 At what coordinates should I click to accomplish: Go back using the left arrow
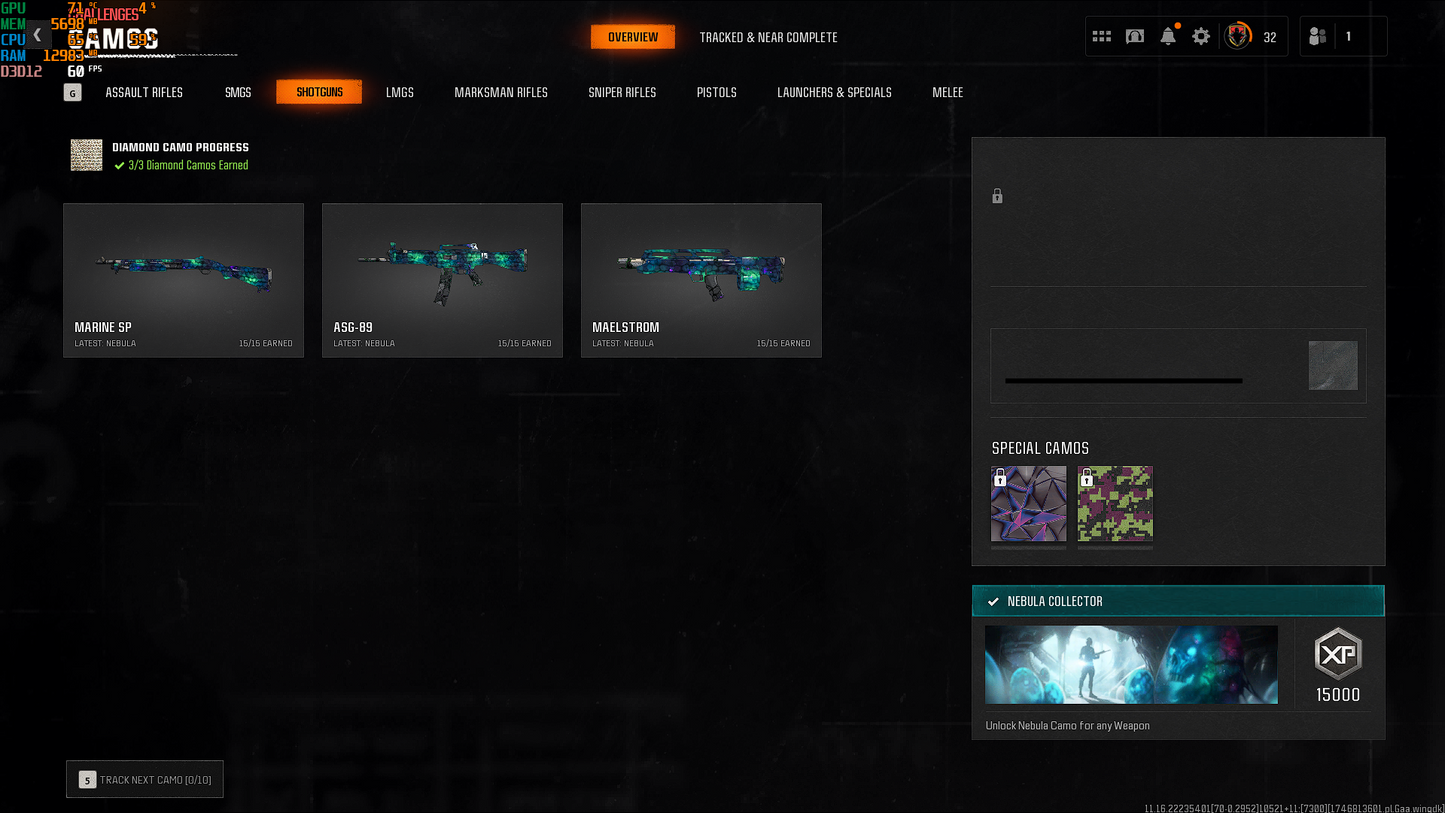[37, 35]
